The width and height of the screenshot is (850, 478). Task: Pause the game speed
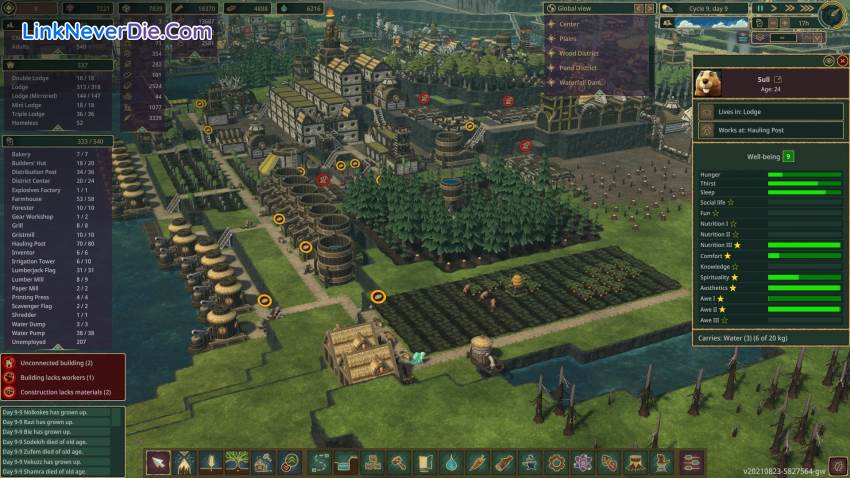pyautogui.click(x=760, y=8)
